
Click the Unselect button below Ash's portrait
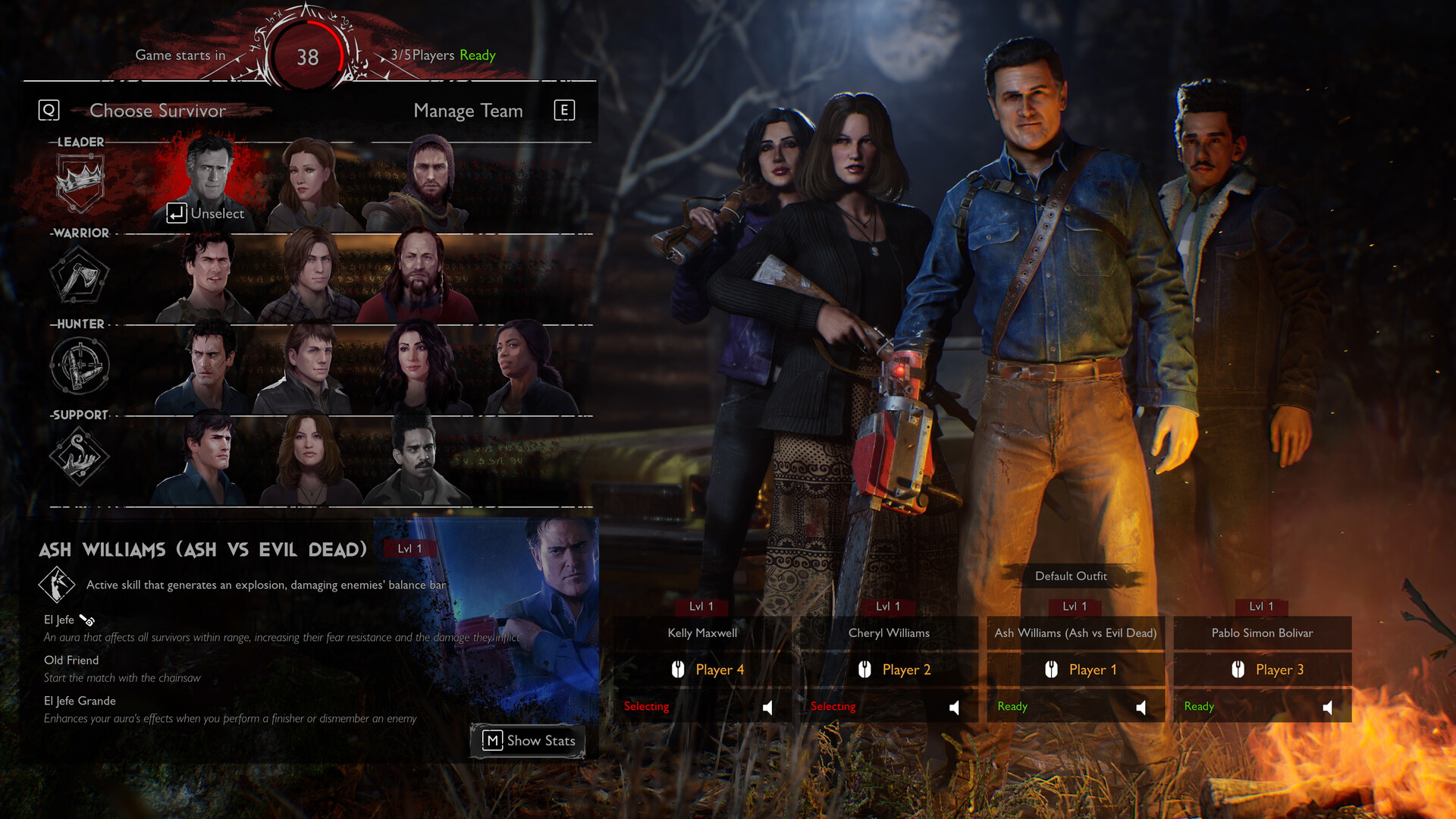point(206,213)
